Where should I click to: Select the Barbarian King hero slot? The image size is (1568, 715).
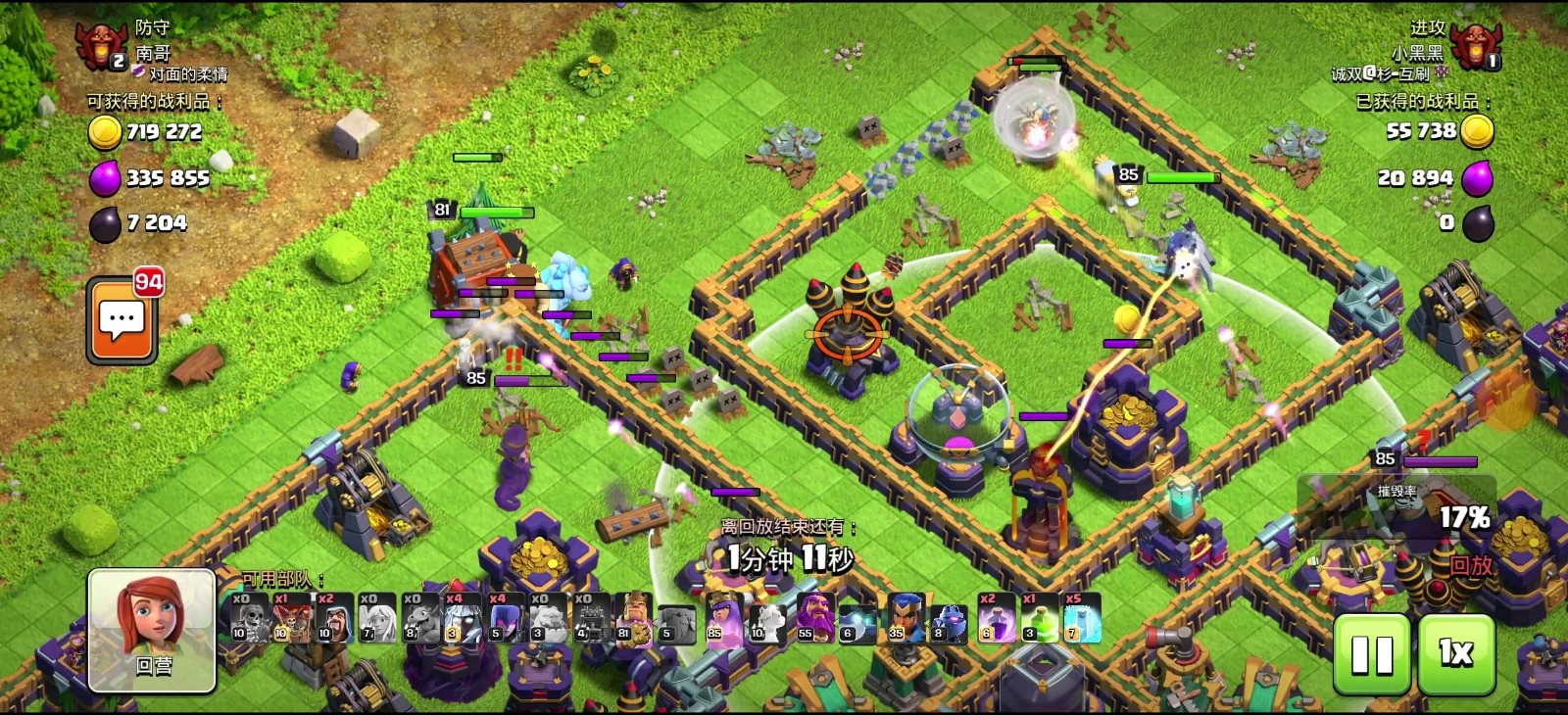click(635, 618)
